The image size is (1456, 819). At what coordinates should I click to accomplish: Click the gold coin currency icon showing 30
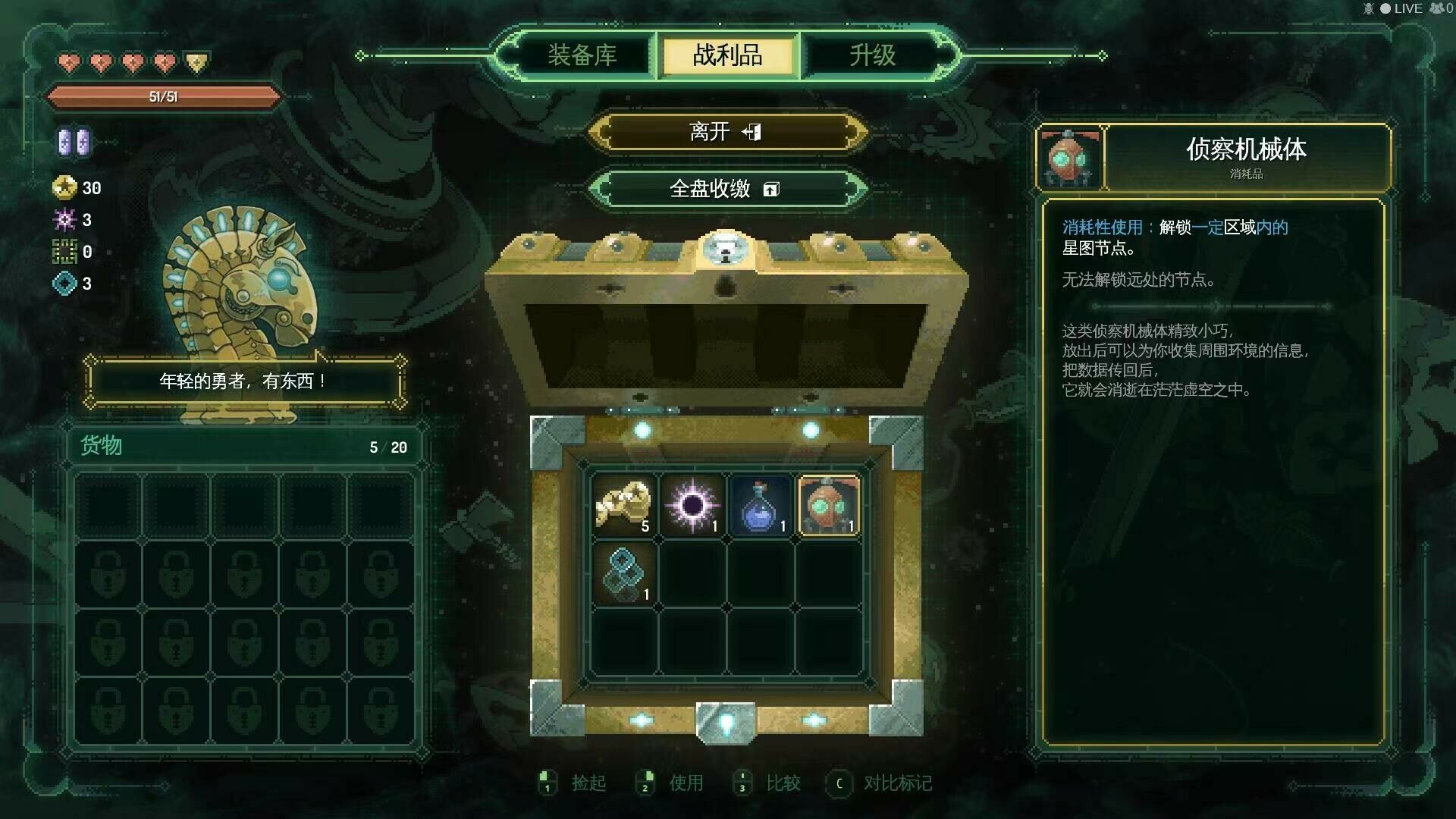point(65,188)
